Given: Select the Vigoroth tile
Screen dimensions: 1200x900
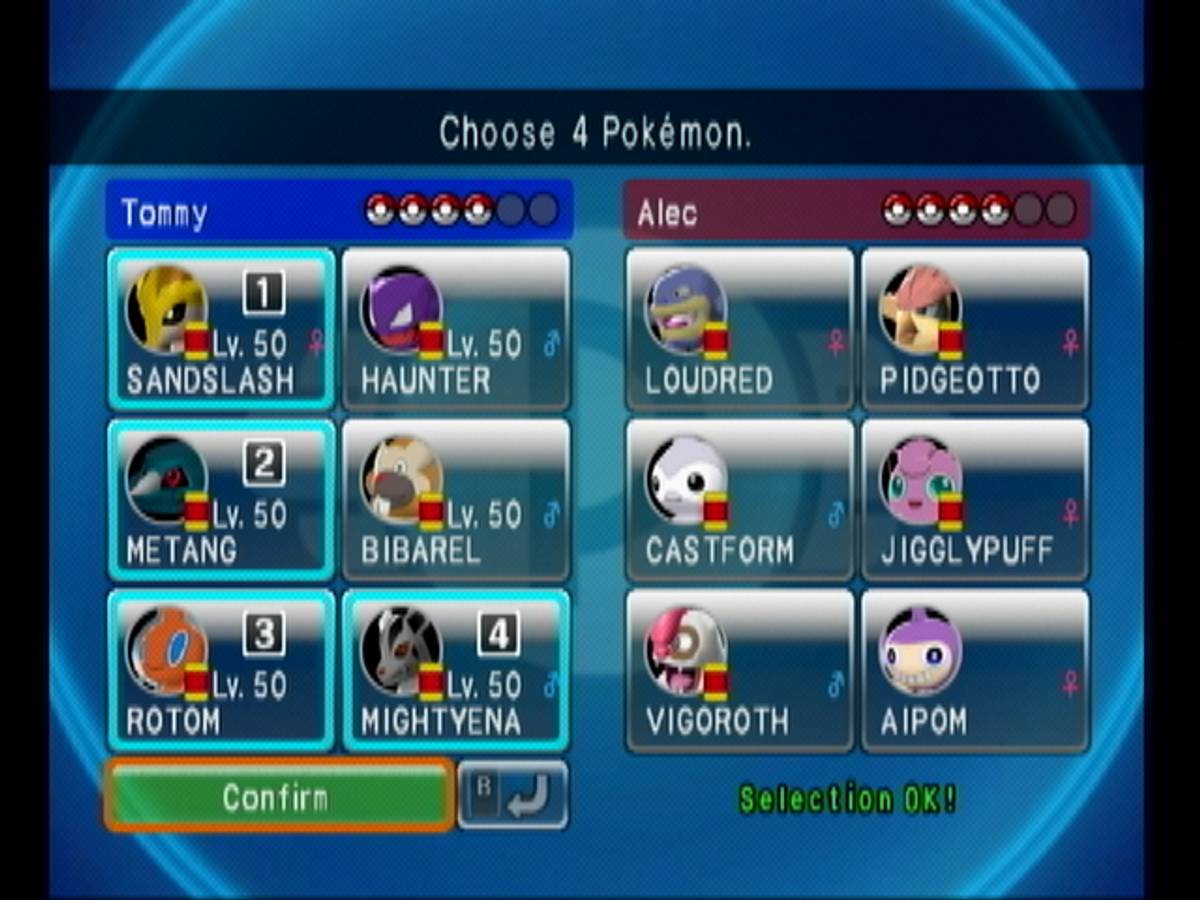Looking at the screenshot, I should (x=740, y=670).
